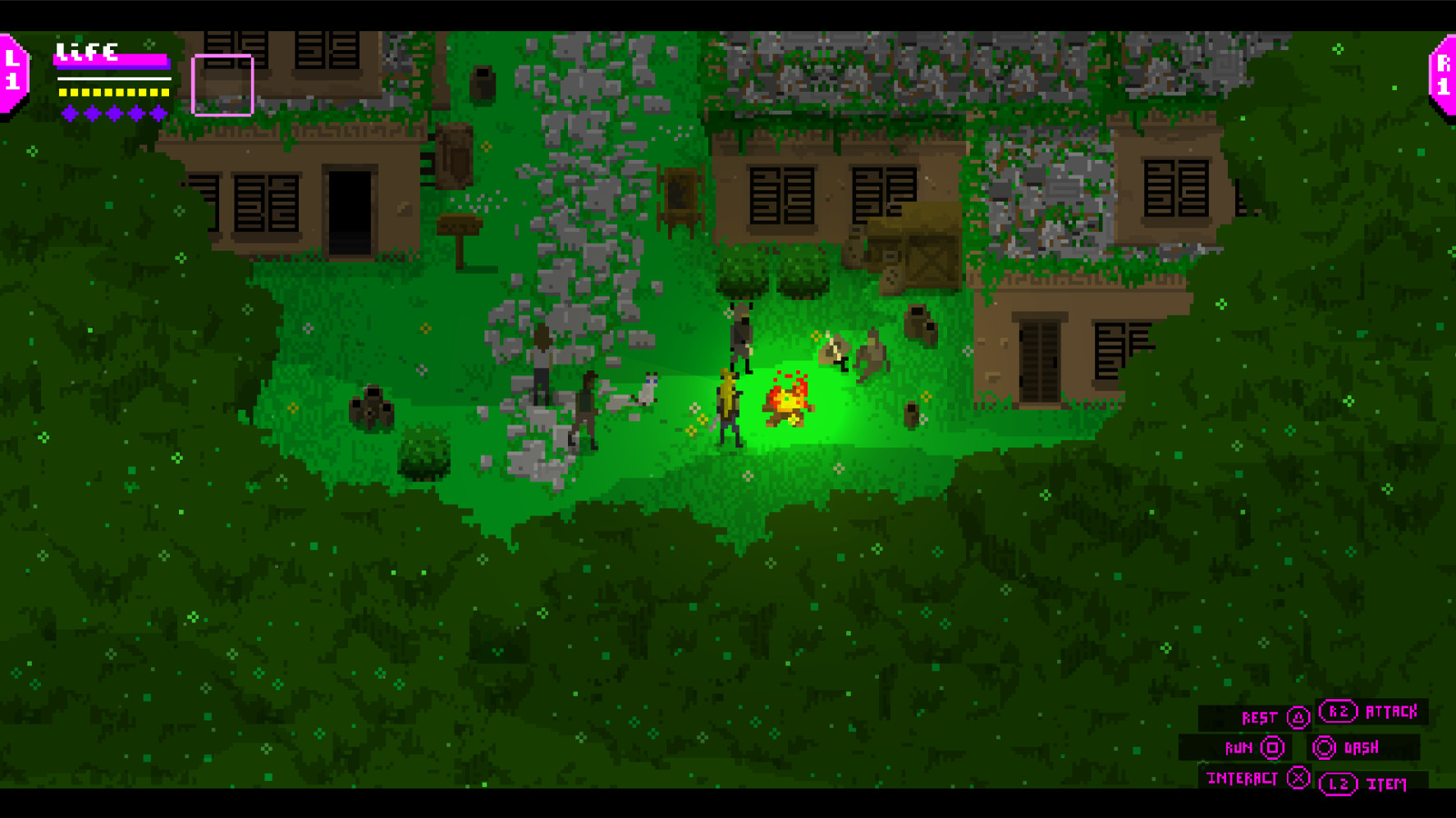Click the R2 ATTACK control prompt
The image size is (1456, 818).
(x=1369, y=712)
